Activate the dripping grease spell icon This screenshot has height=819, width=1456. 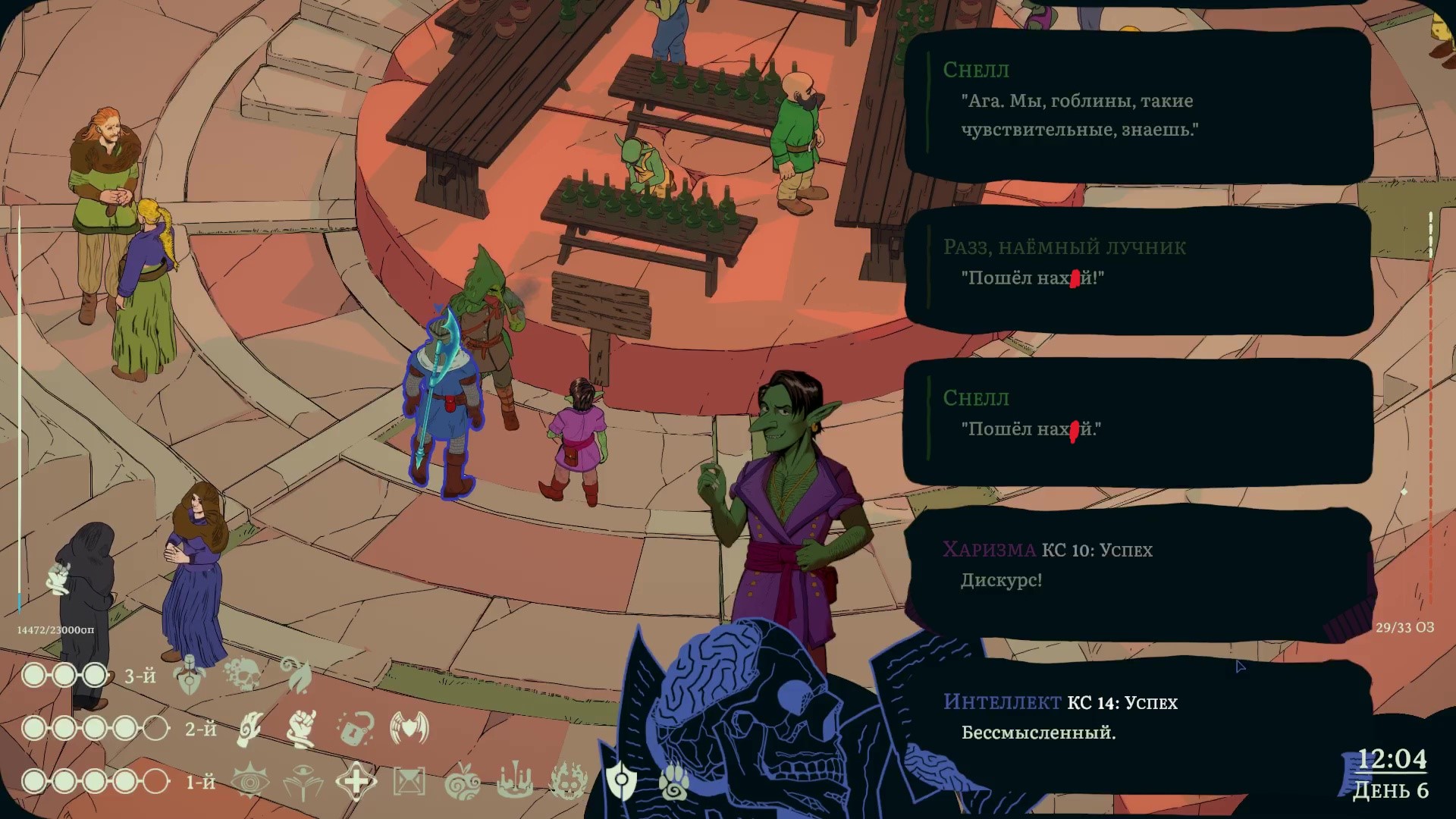(515, 782)
